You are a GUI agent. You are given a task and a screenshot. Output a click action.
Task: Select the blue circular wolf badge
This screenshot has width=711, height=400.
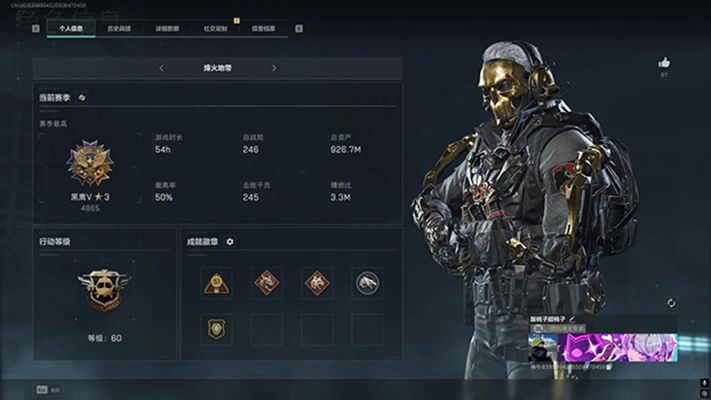[x=367, y=283]
